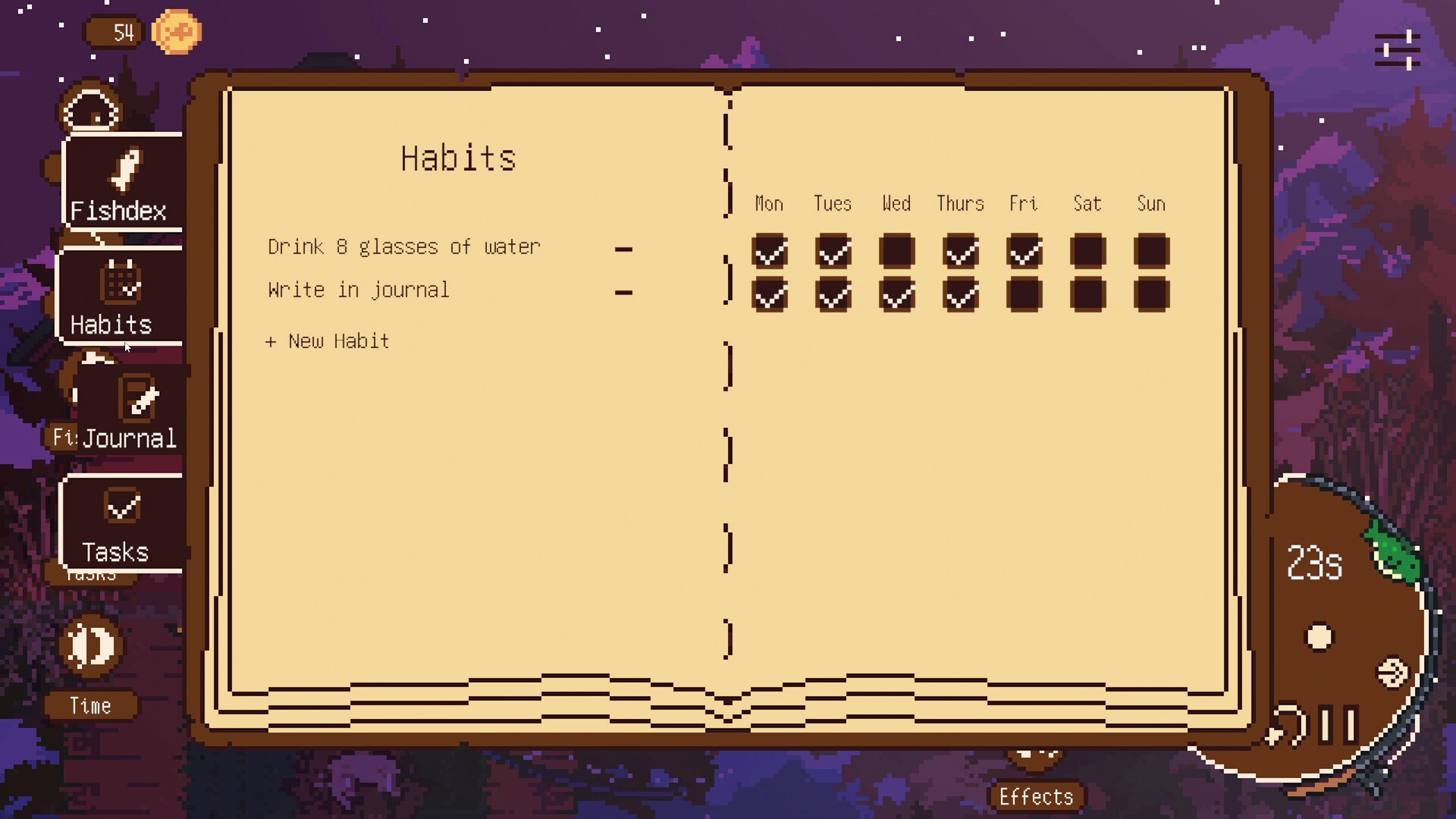Image resolution: width=1456 pixels, height=819 pixels.
Task: Open the hamburger menu in the top right
Action: 1398,50
